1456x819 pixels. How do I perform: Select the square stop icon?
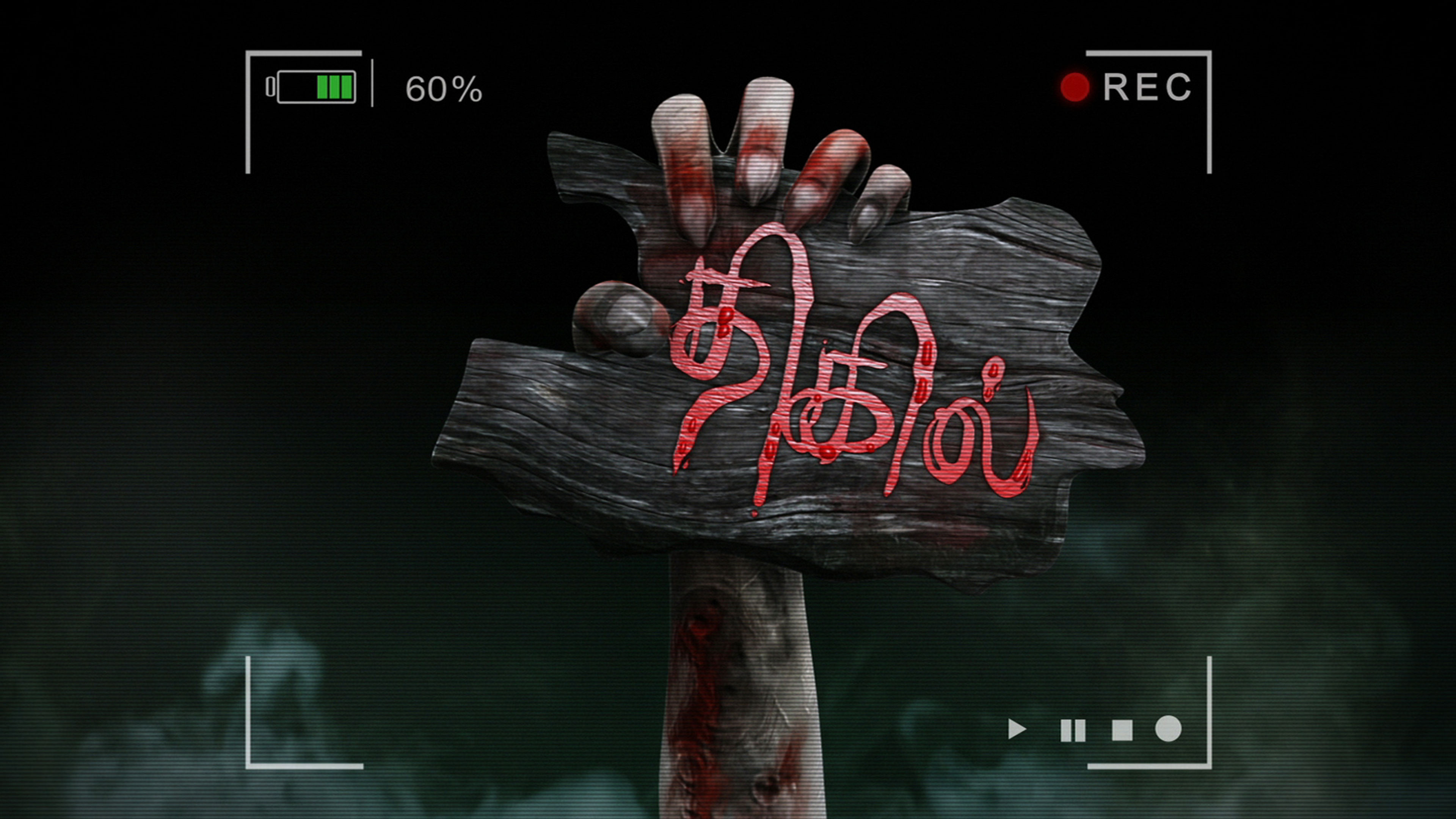click(x=1122, y=730)
